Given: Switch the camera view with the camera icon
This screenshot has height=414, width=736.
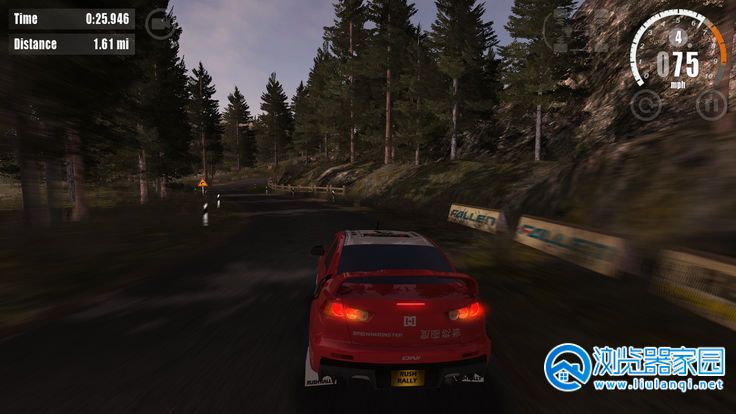Looking at the screenshot, I should tap(158, 22).
